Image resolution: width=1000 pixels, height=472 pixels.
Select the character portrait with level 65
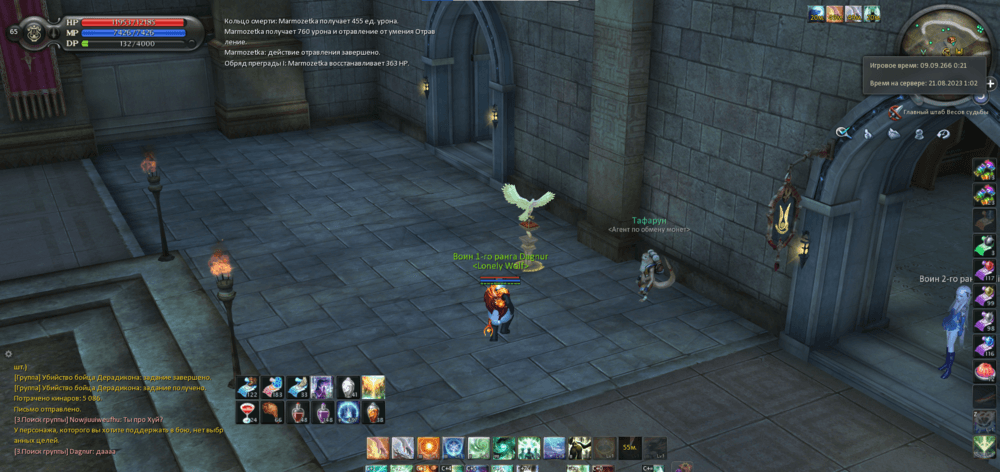tap(34, 32)
